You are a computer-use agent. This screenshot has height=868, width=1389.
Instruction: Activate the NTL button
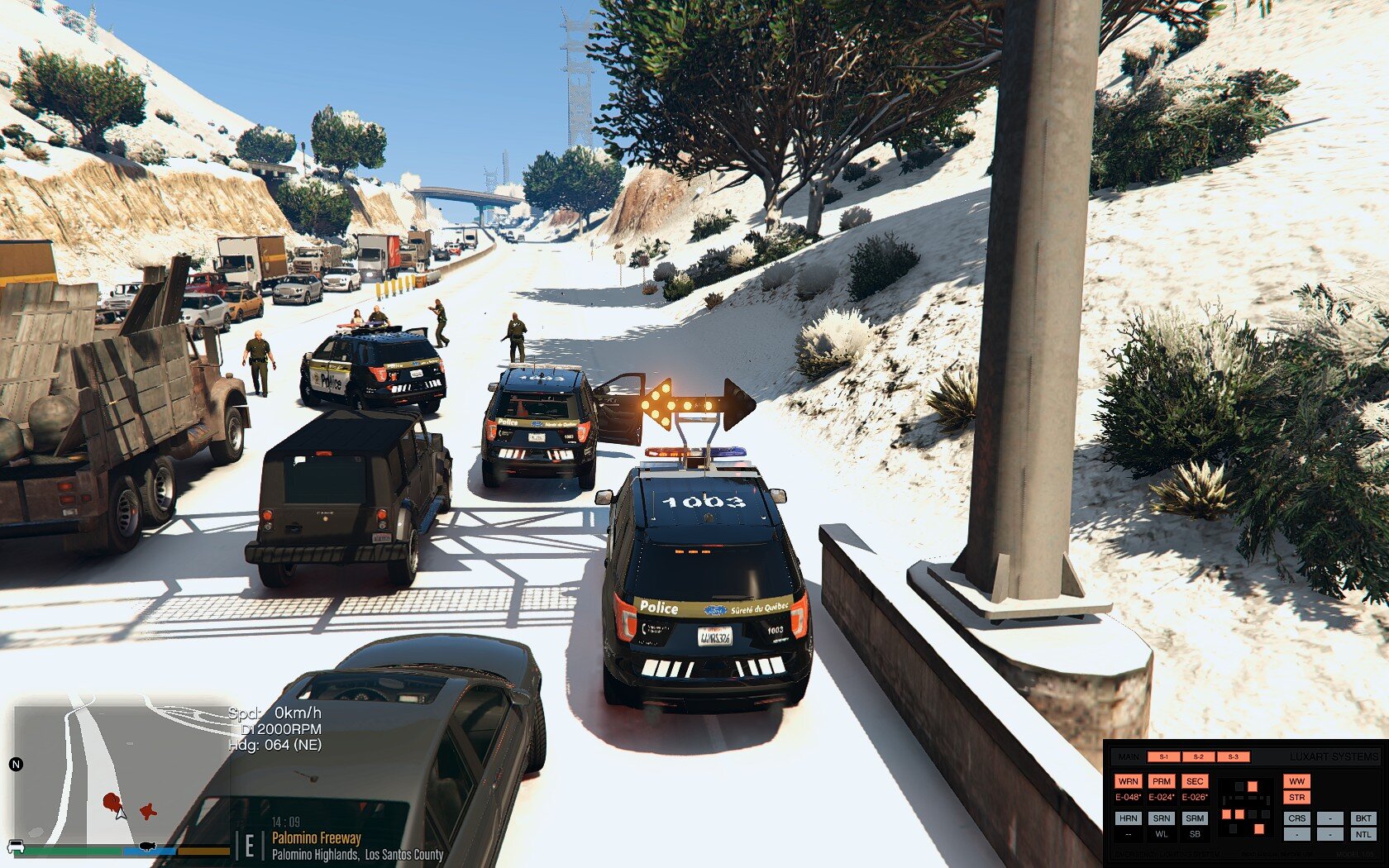pyautogui.click(x=1363, y=835)
